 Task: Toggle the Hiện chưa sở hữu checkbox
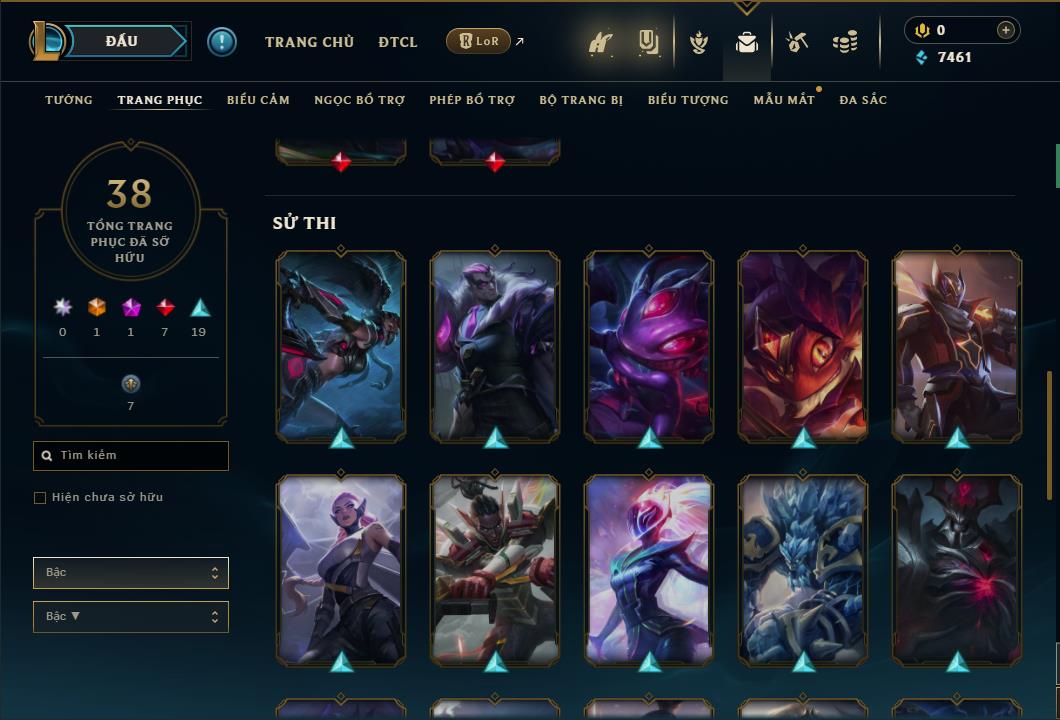[x=40, y=498]
